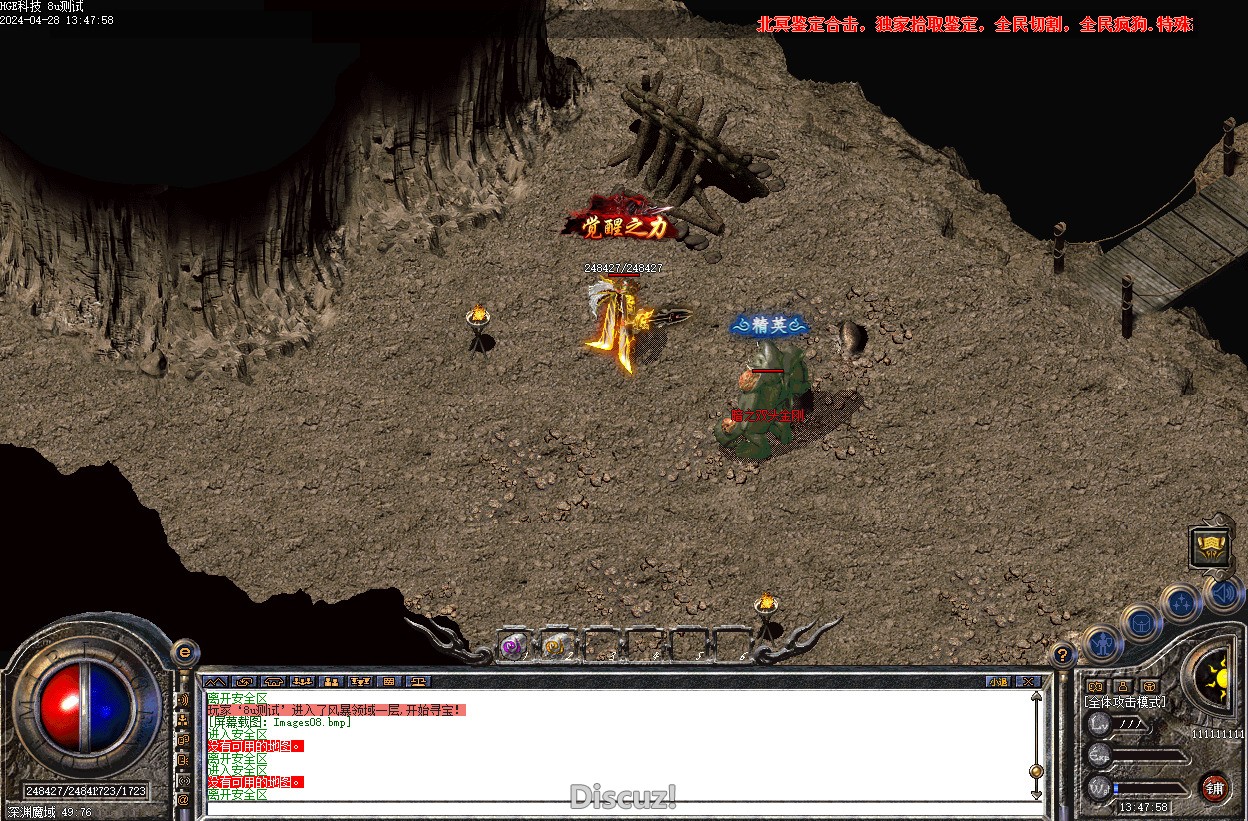Click the chat scroll down arrow
The height and width of the screenshot is (821, 1248).
click(x=1036, y=794)
